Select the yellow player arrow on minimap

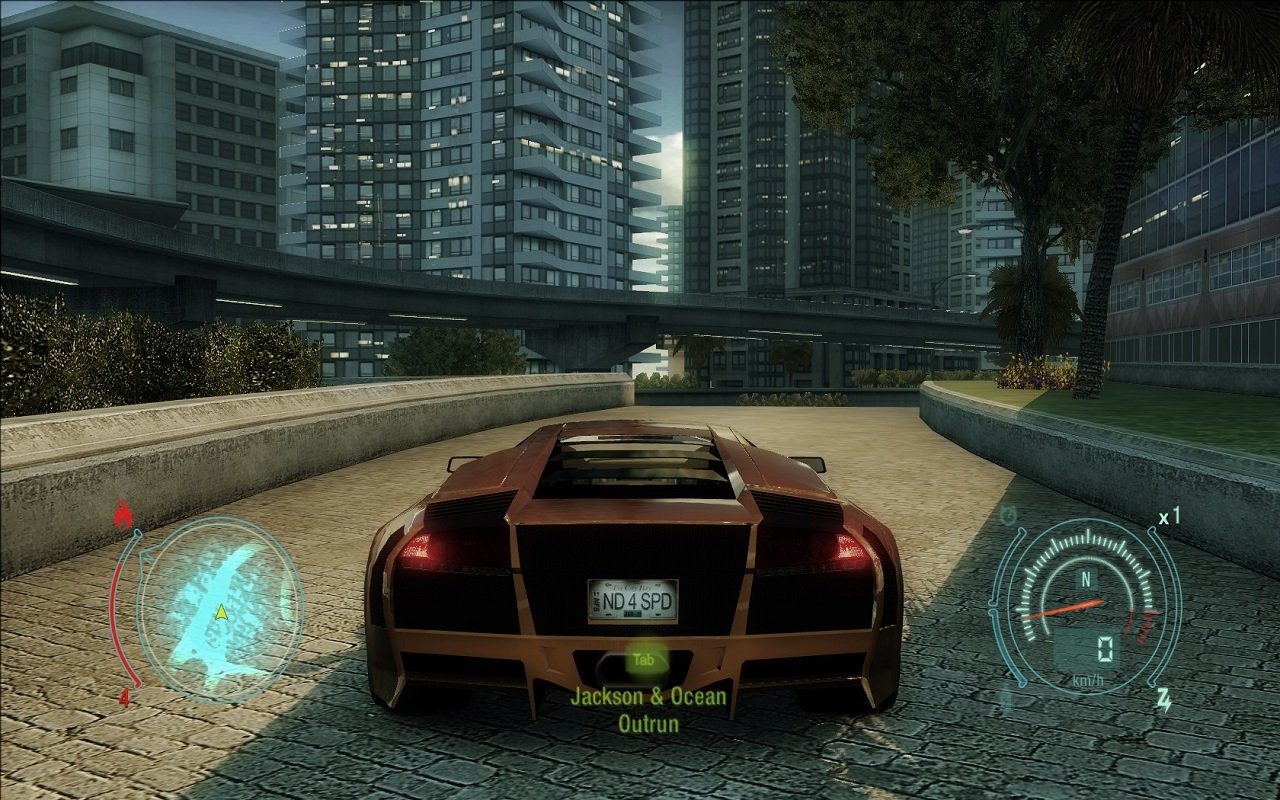[222, 614]
